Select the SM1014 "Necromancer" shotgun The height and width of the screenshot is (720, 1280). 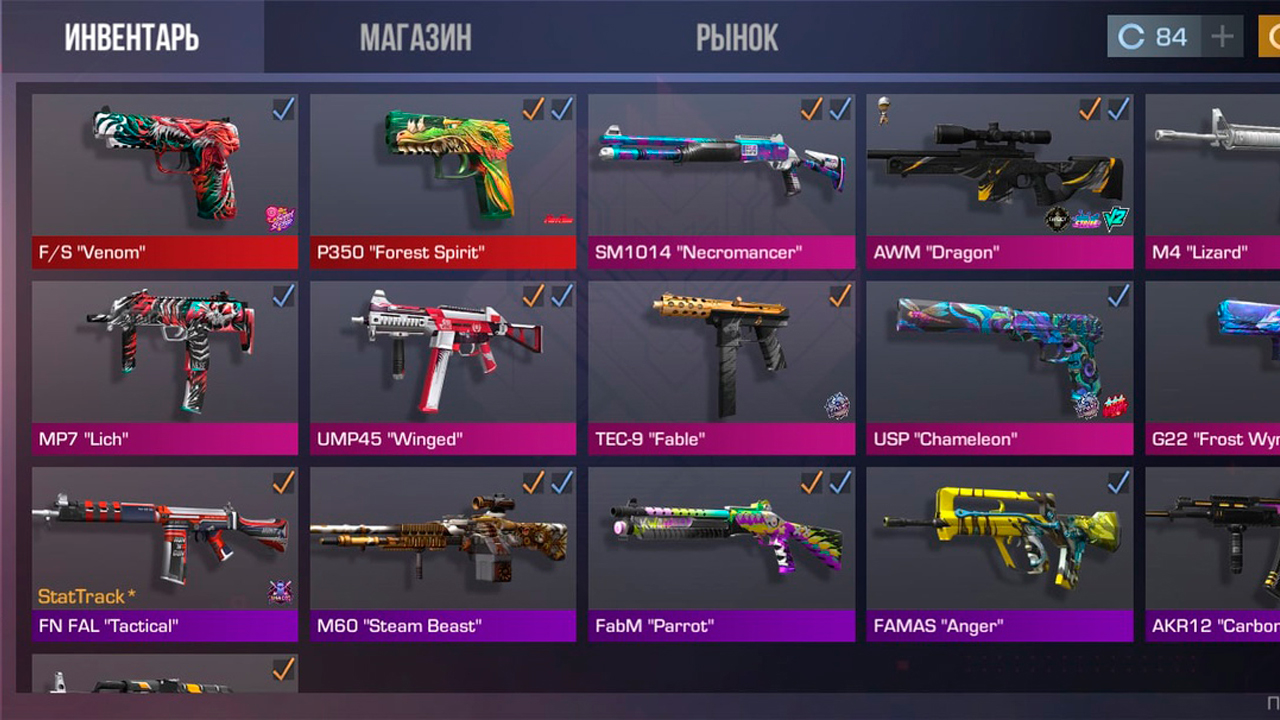pos(721,180)
